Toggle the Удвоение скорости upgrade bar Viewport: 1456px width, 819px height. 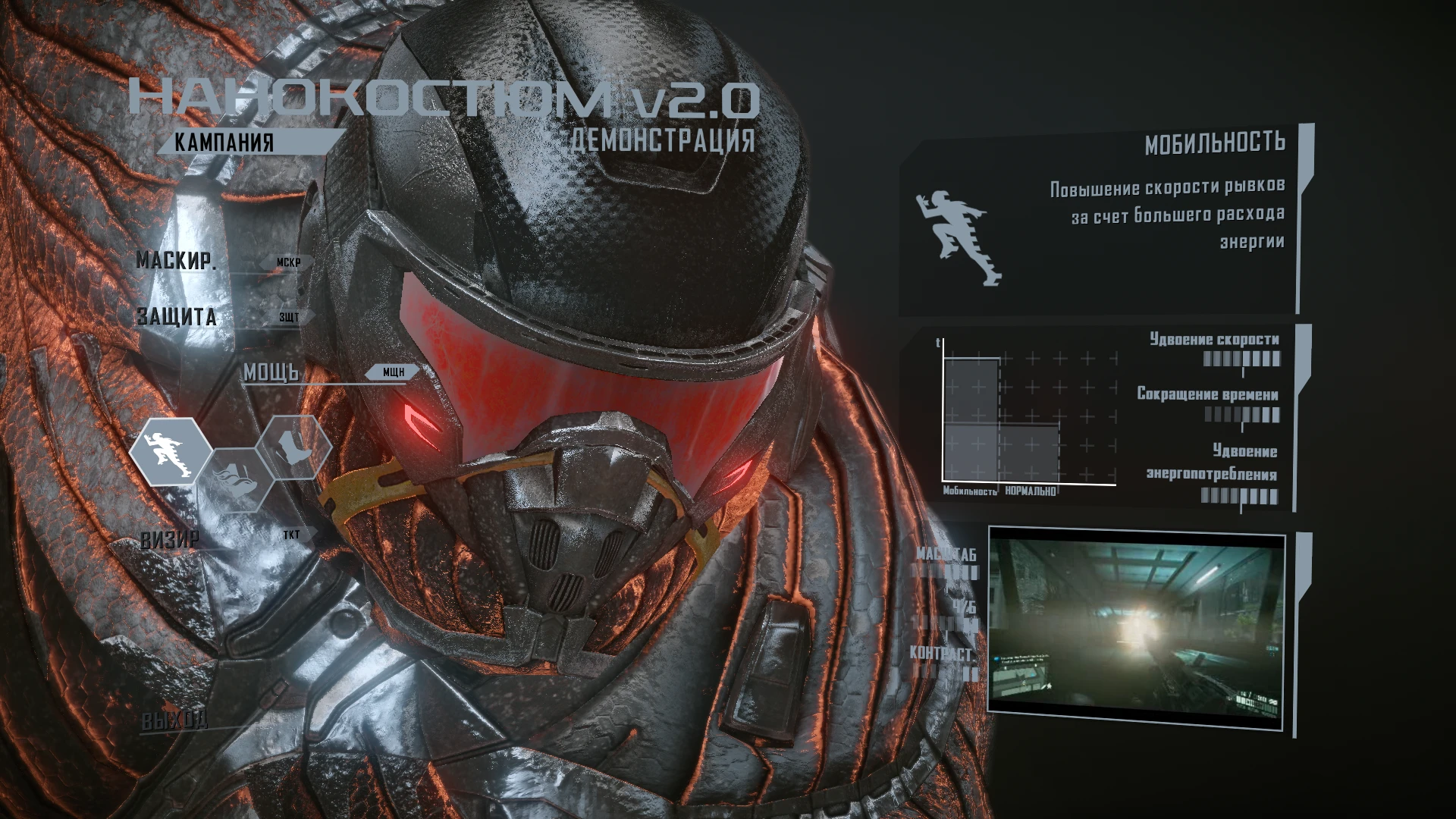pyautogui.click(x=1244, y=359)
